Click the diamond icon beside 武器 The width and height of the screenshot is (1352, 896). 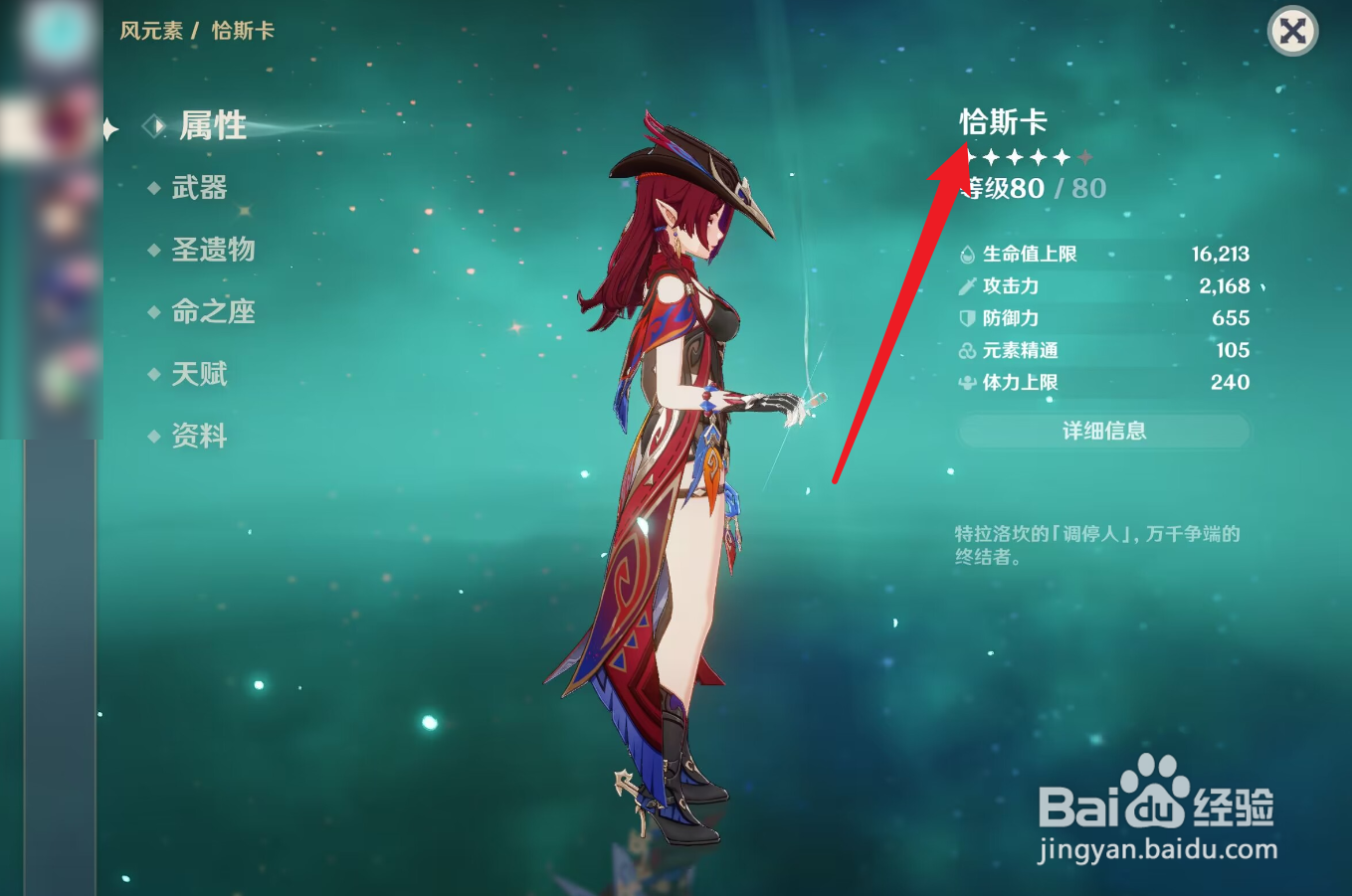(x=155, y=189)
